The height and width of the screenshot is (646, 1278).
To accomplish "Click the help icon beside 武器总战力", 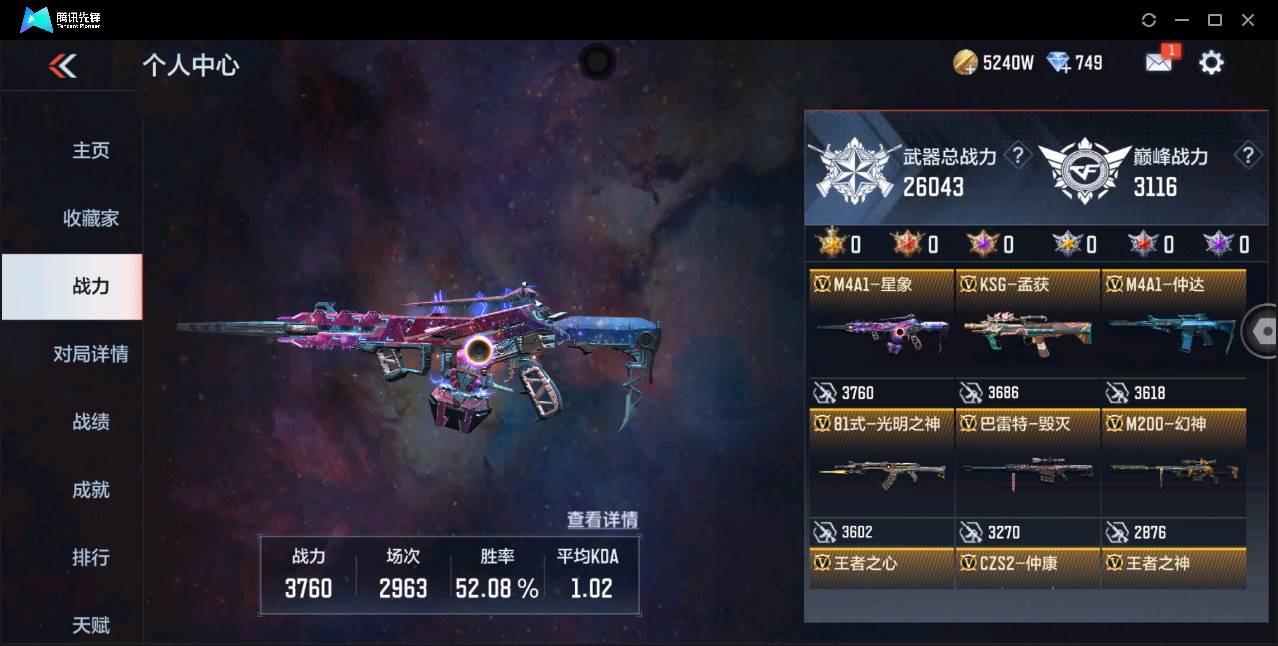I will pyautogui.click(x=1017, y=155).
